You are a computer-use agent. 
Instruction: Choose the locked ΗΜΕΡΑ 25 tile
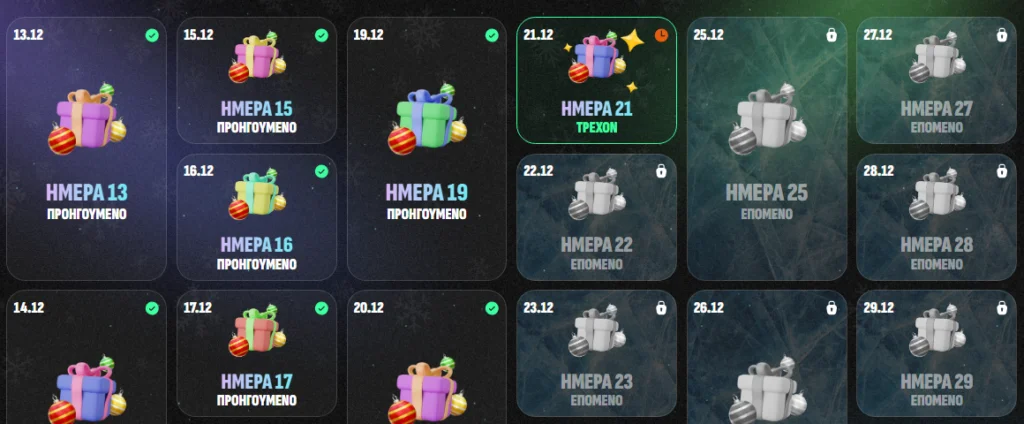767,148
